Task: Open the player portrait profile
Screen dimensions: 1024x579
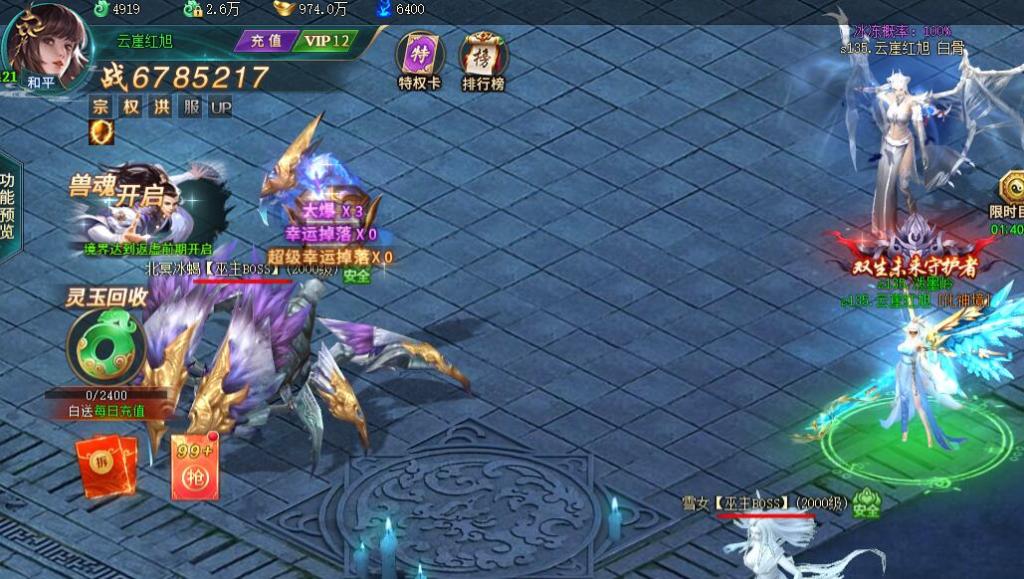Action: click(46, 41)
